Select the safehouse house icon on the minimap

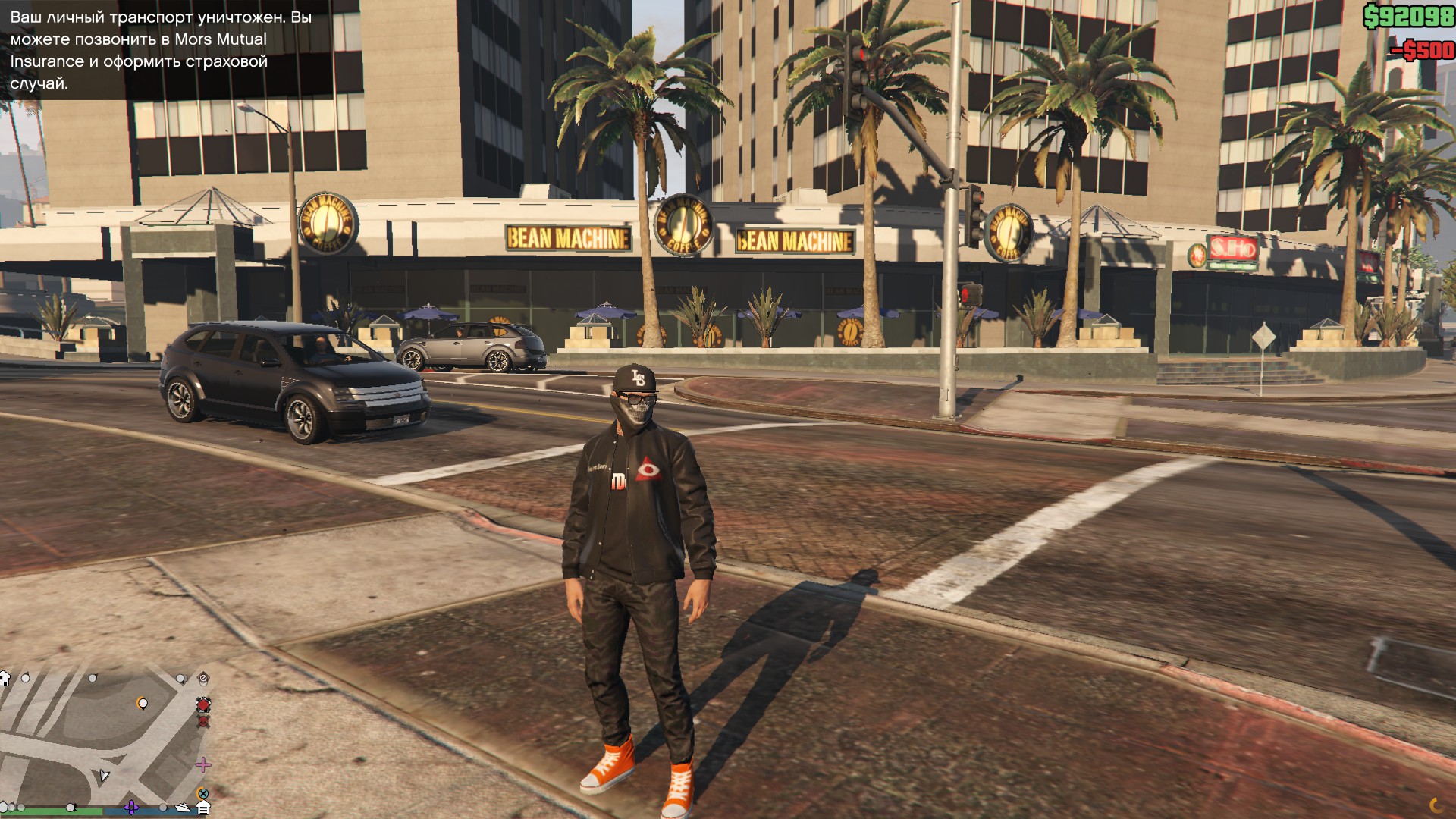click(x=5, y=679)
